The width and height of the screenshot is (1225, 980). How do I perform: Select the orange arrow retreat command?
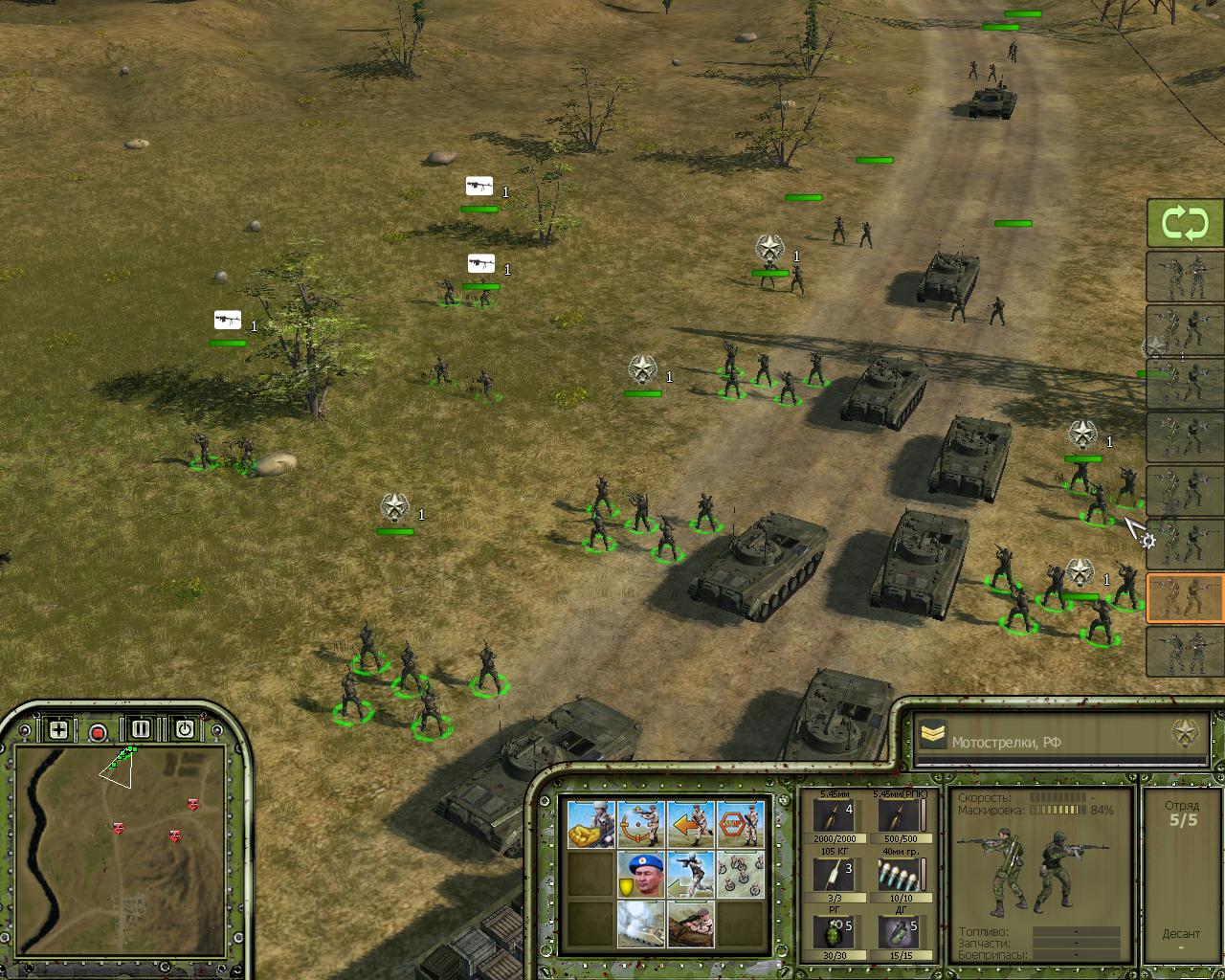691,825
